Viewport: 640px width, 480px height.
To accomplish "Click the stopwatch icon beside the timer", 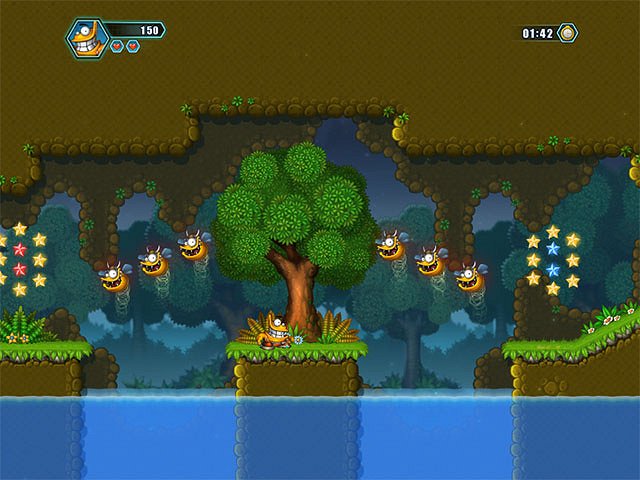I will 567,33.
